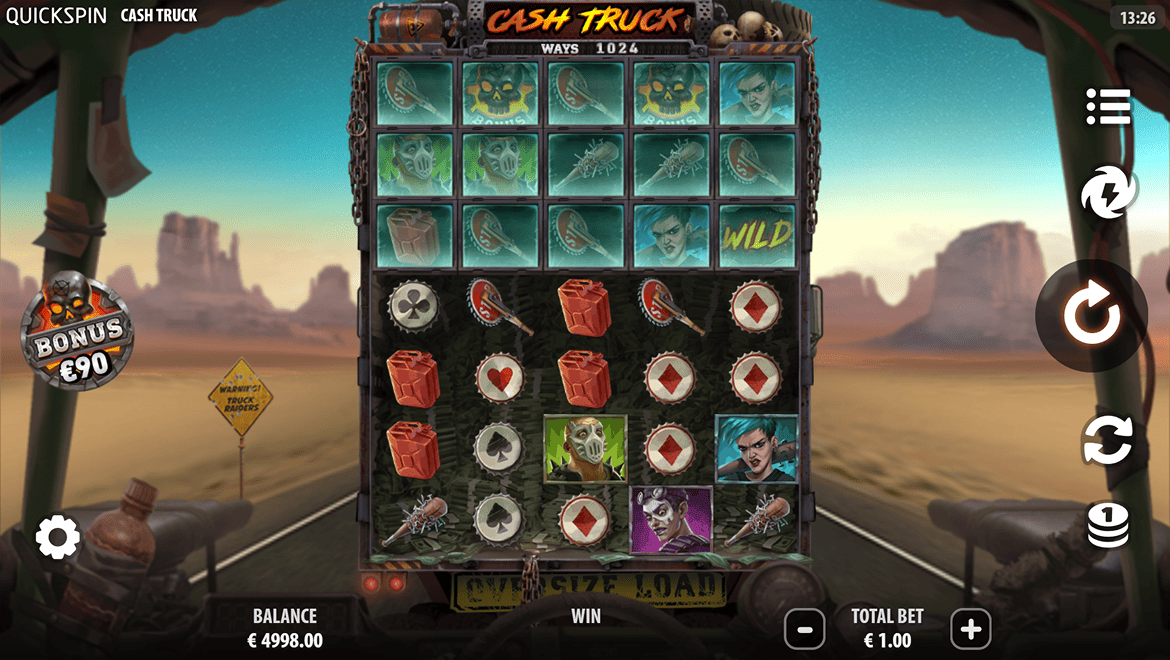The height and width of the screenshot is (660, 1170).
Task: Buy the €90 Bonus feature
Action: pos(78,332)
